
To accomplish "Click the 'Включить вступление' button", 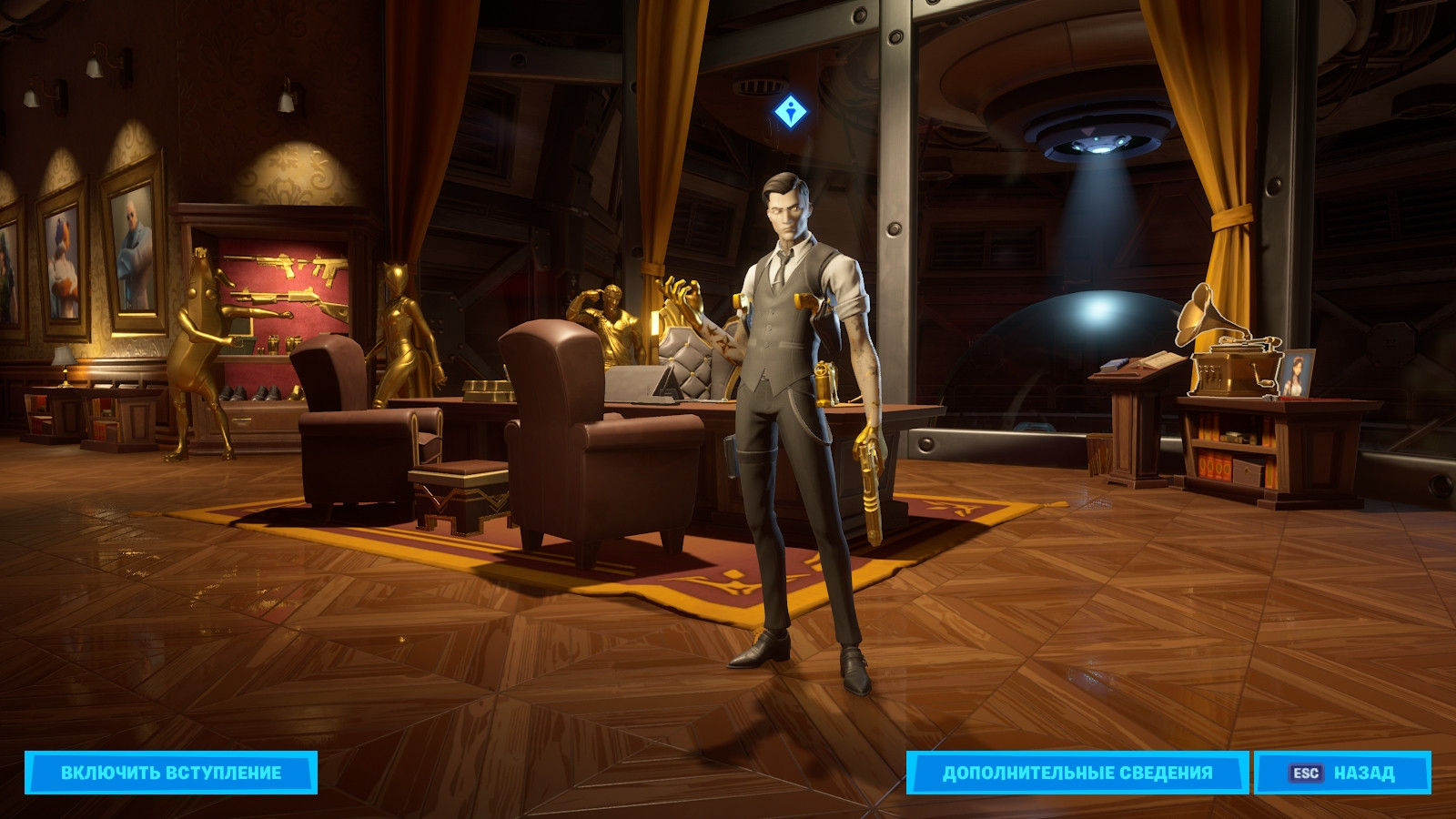I will point(171,773).
